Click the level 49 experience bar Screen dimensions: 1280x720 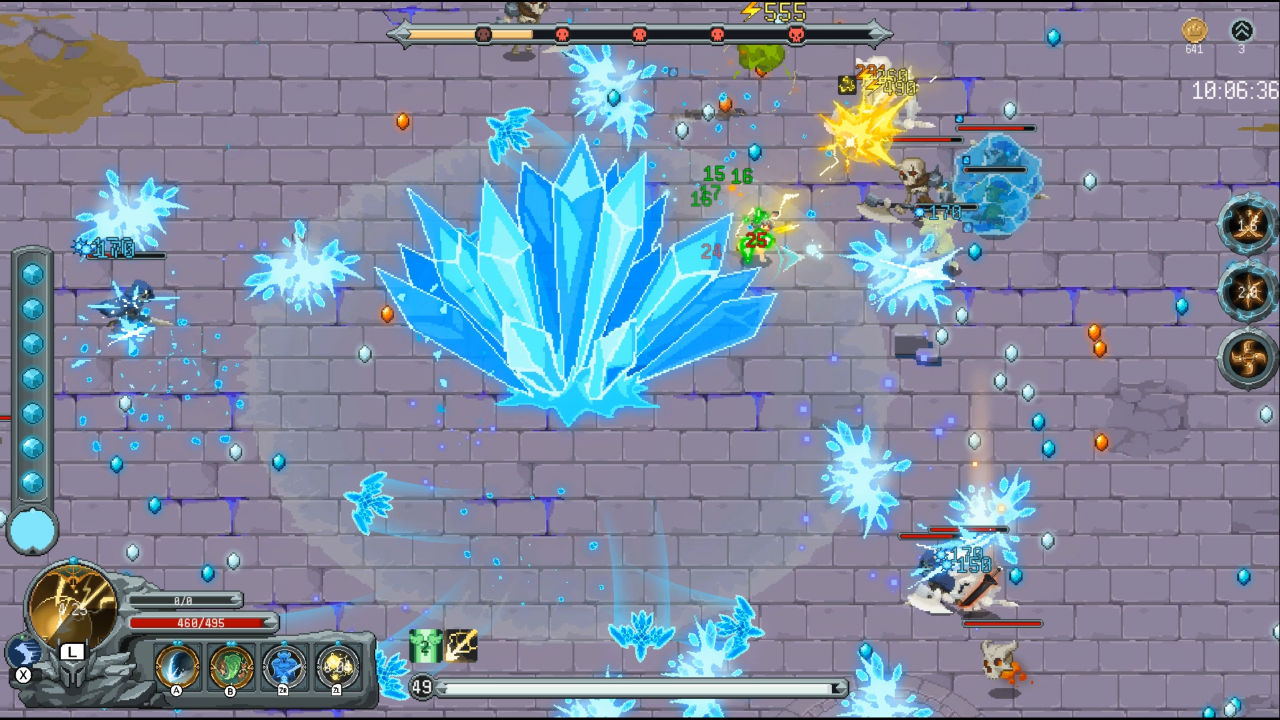[x=630, y=688]
